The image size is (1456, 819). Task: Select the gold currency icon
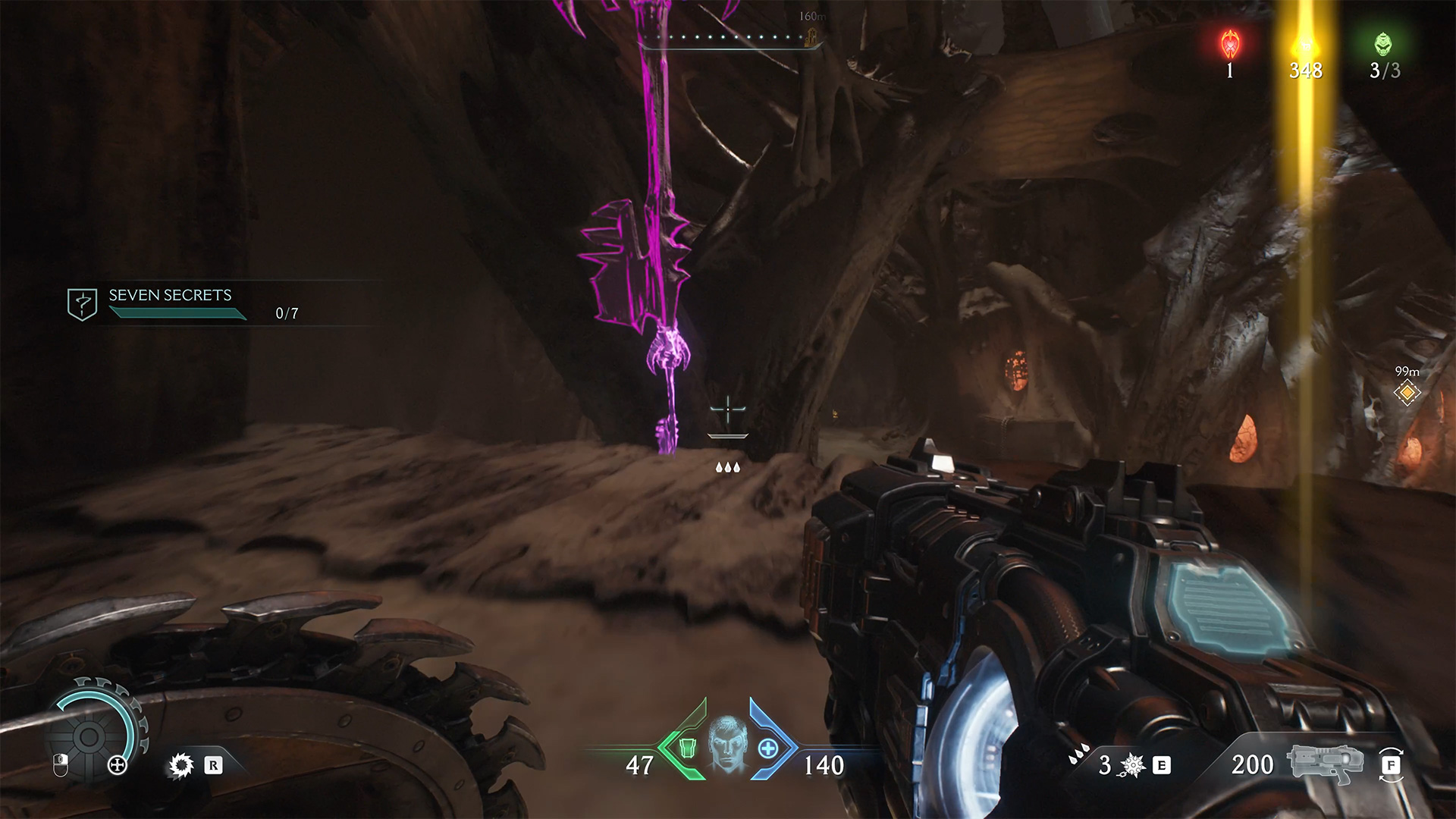tap(1305, 45)
